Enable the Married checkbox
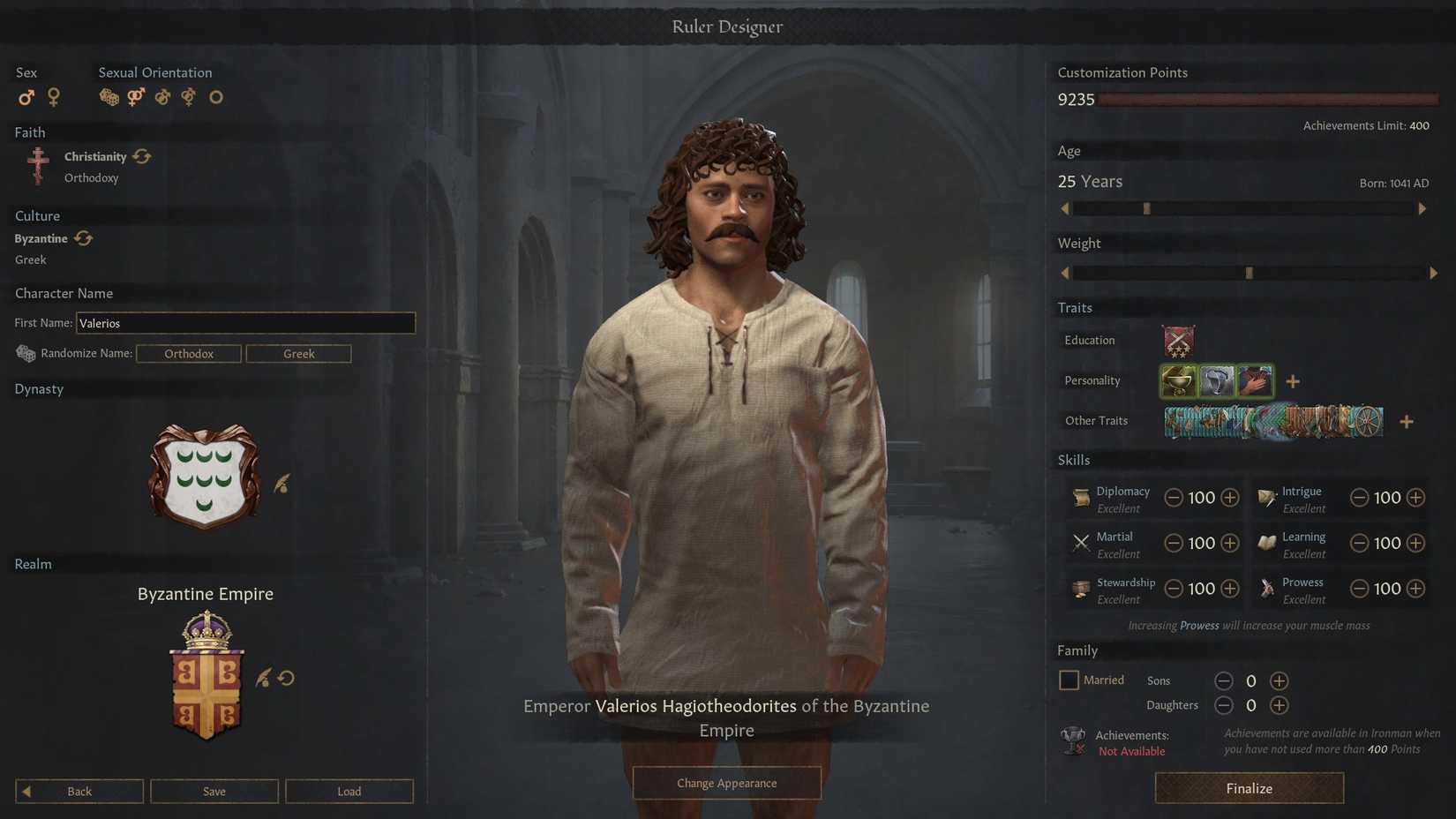 click(x=1069, y=680)
